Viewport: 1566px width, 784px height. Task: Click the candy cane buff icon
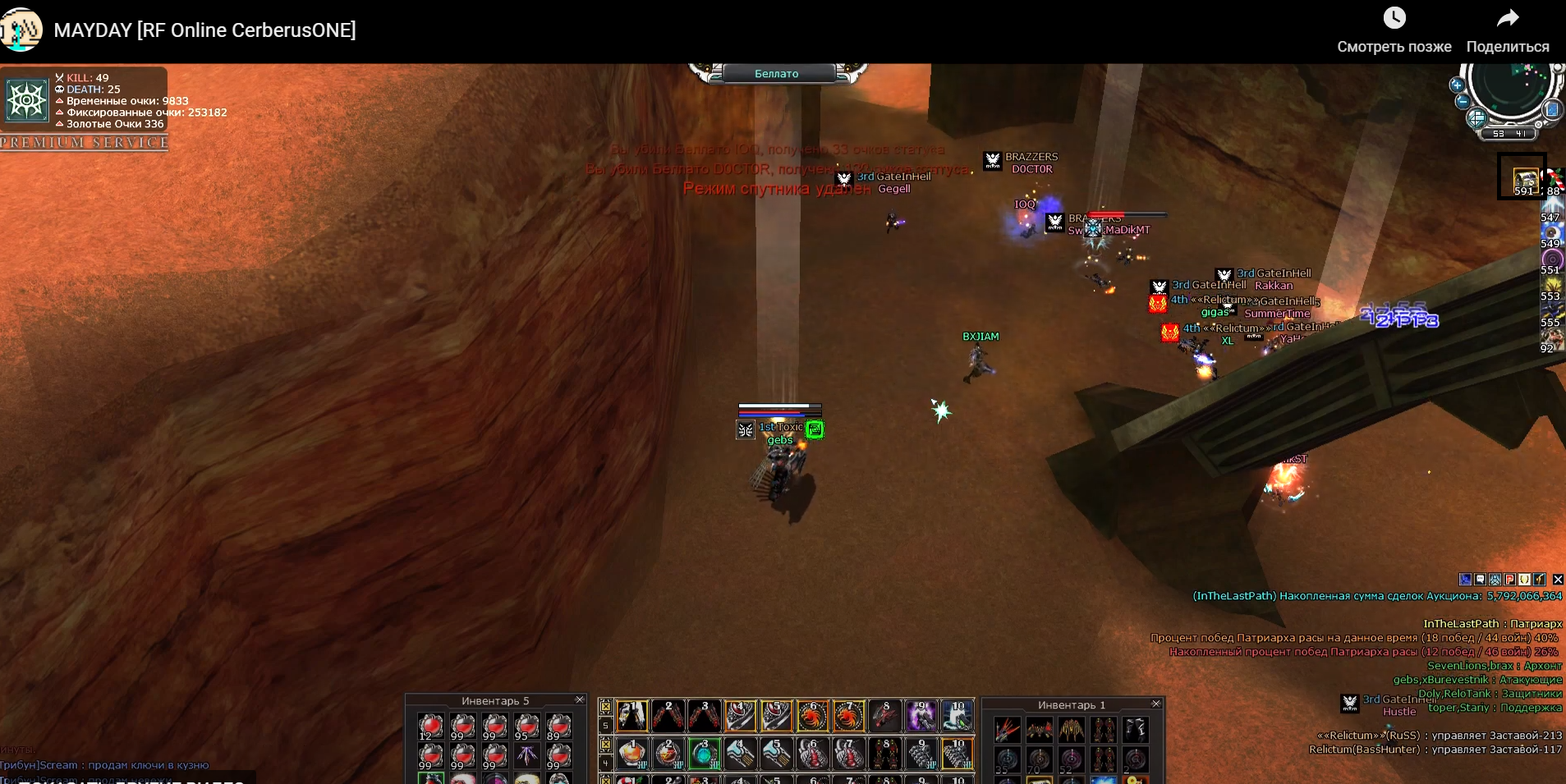coord(1554,178)
